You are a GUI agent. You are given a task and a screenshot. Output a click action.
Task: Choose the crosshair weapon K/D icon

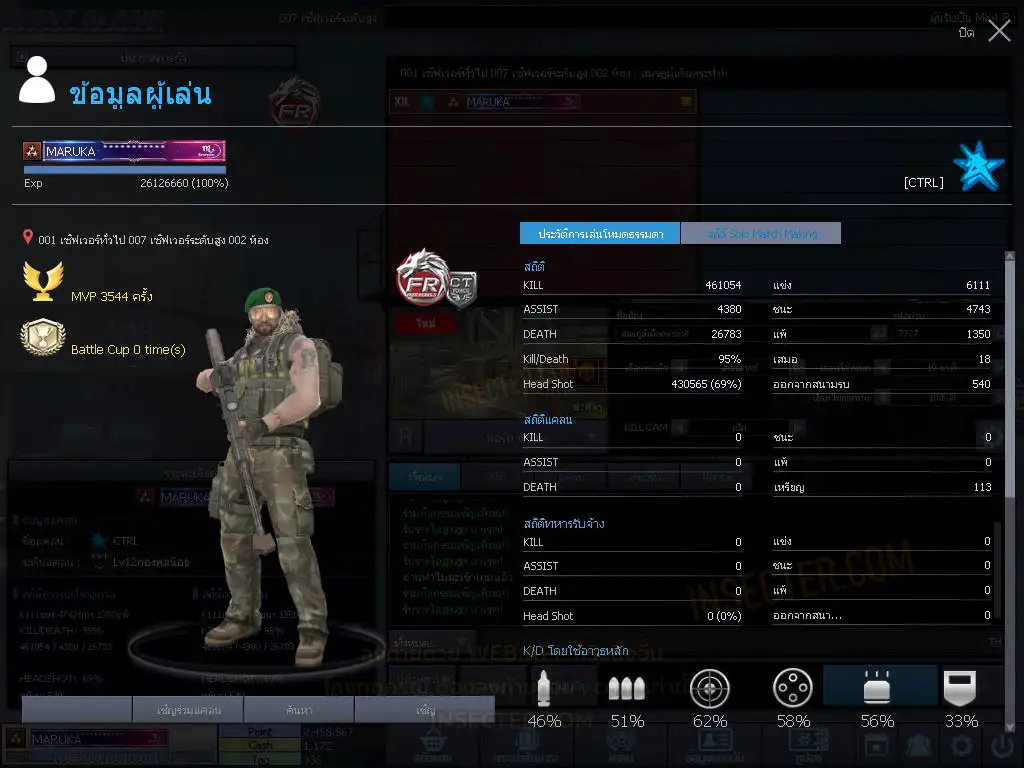click(710, 689)
